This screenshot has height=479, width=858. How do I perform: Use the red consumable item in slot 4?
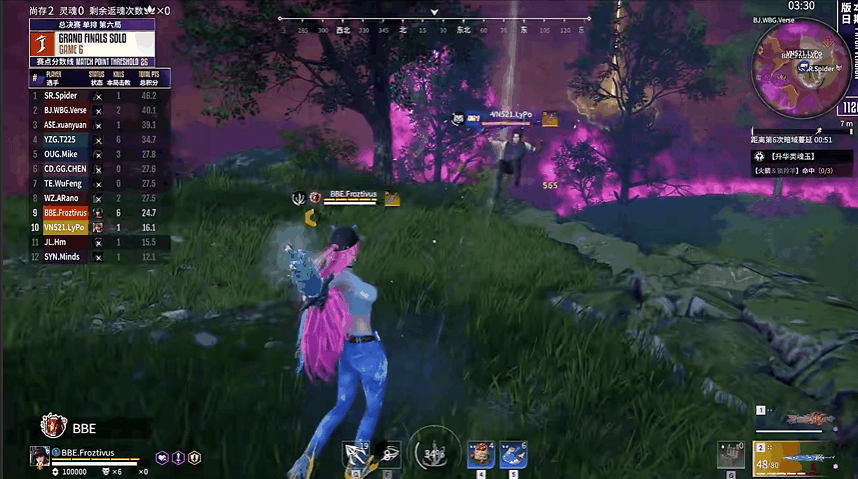pos(482,455)
